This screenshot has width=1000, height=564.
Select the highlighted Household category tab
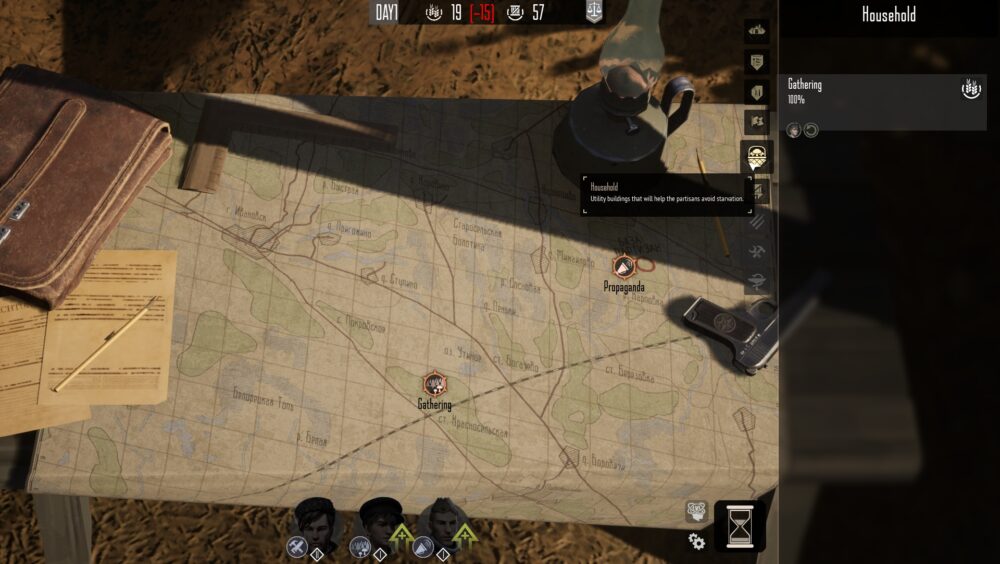(757, 156)
